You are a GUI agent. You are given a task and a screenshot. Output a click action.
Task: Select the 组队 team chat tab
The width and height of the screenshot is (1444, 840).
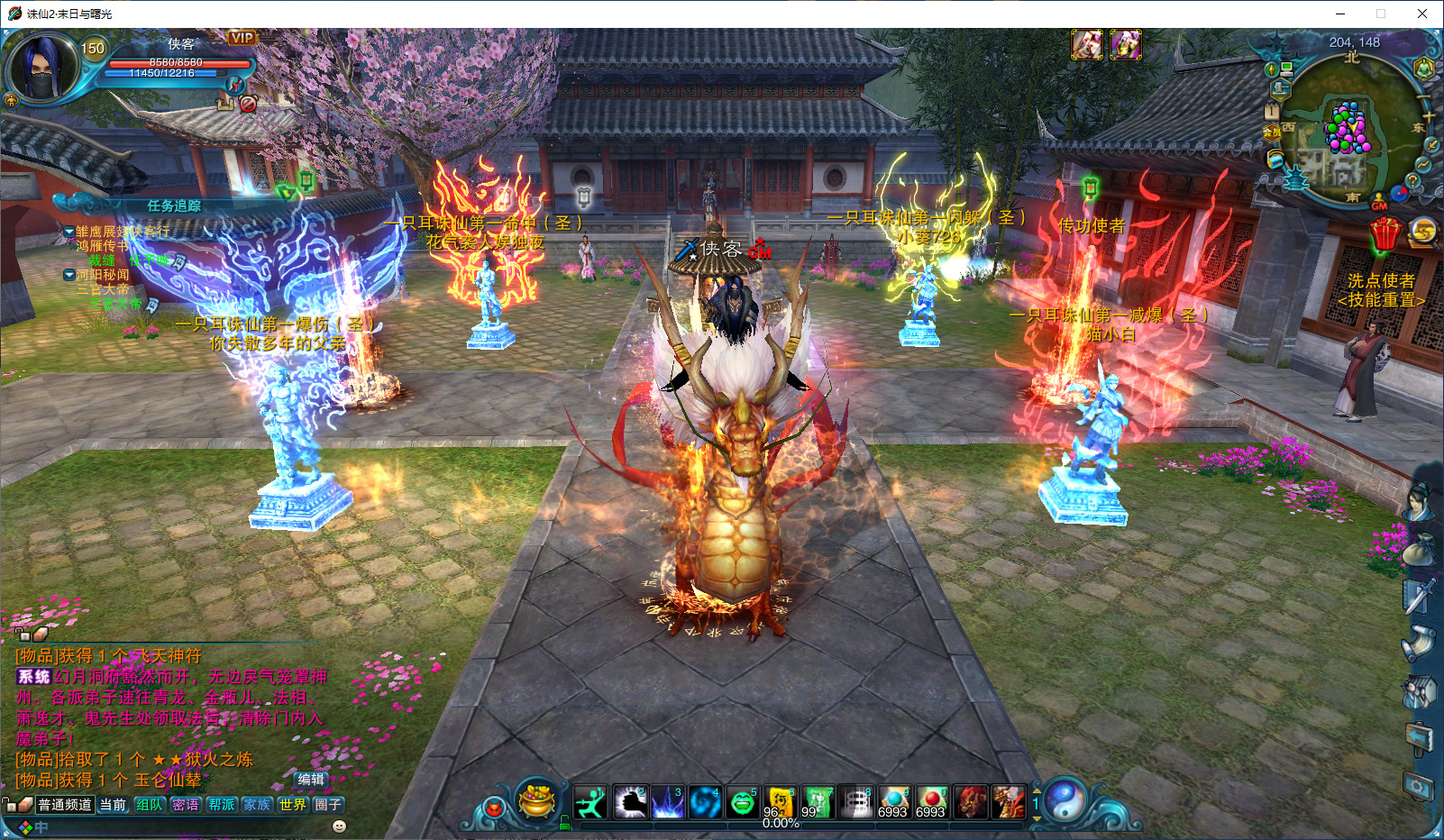pyautogui.click(x=150, y=805)
